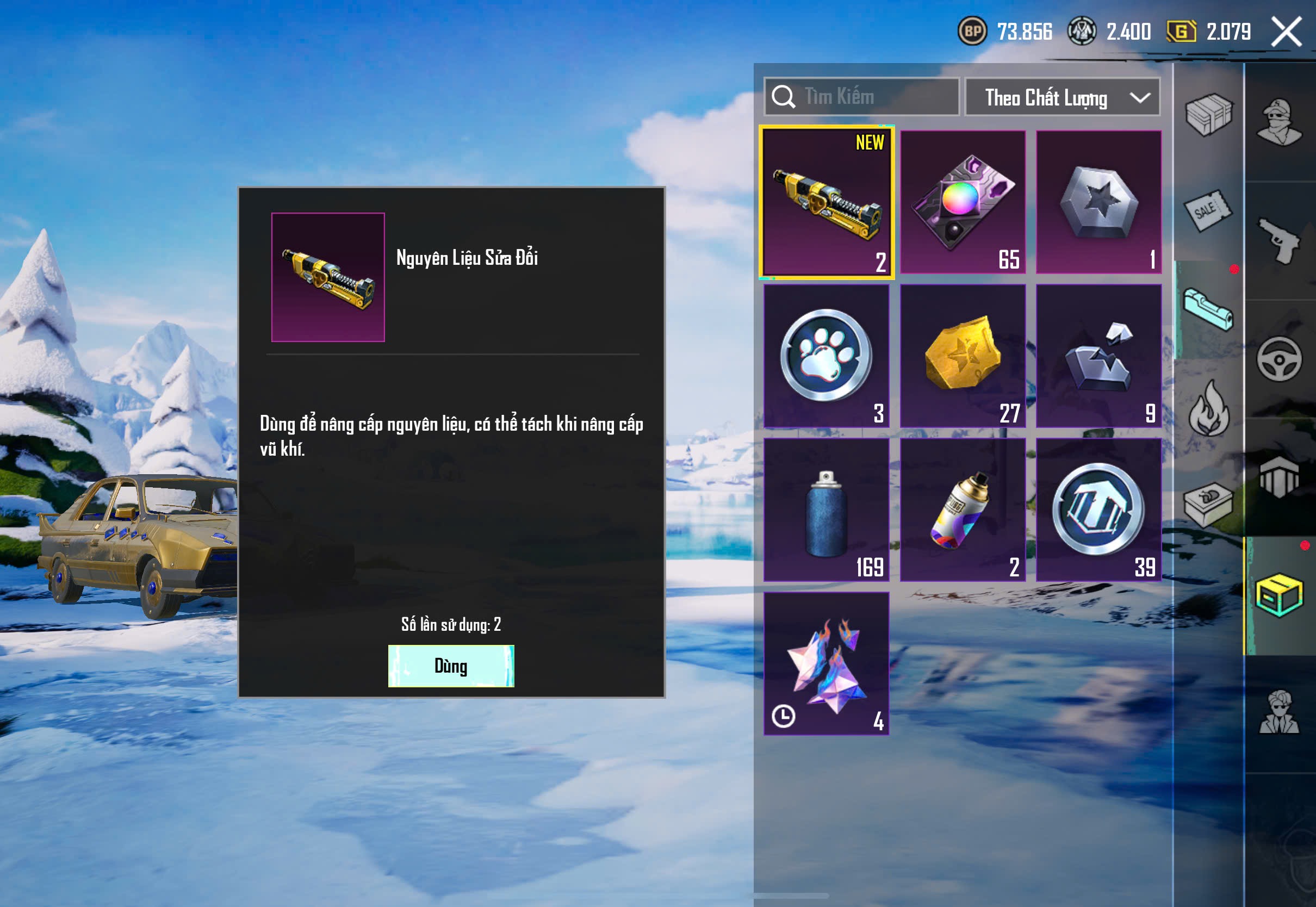Select the colorful graffiti spray can
The height and width of the screenshot is (907, 1316).
pos(963,510)
